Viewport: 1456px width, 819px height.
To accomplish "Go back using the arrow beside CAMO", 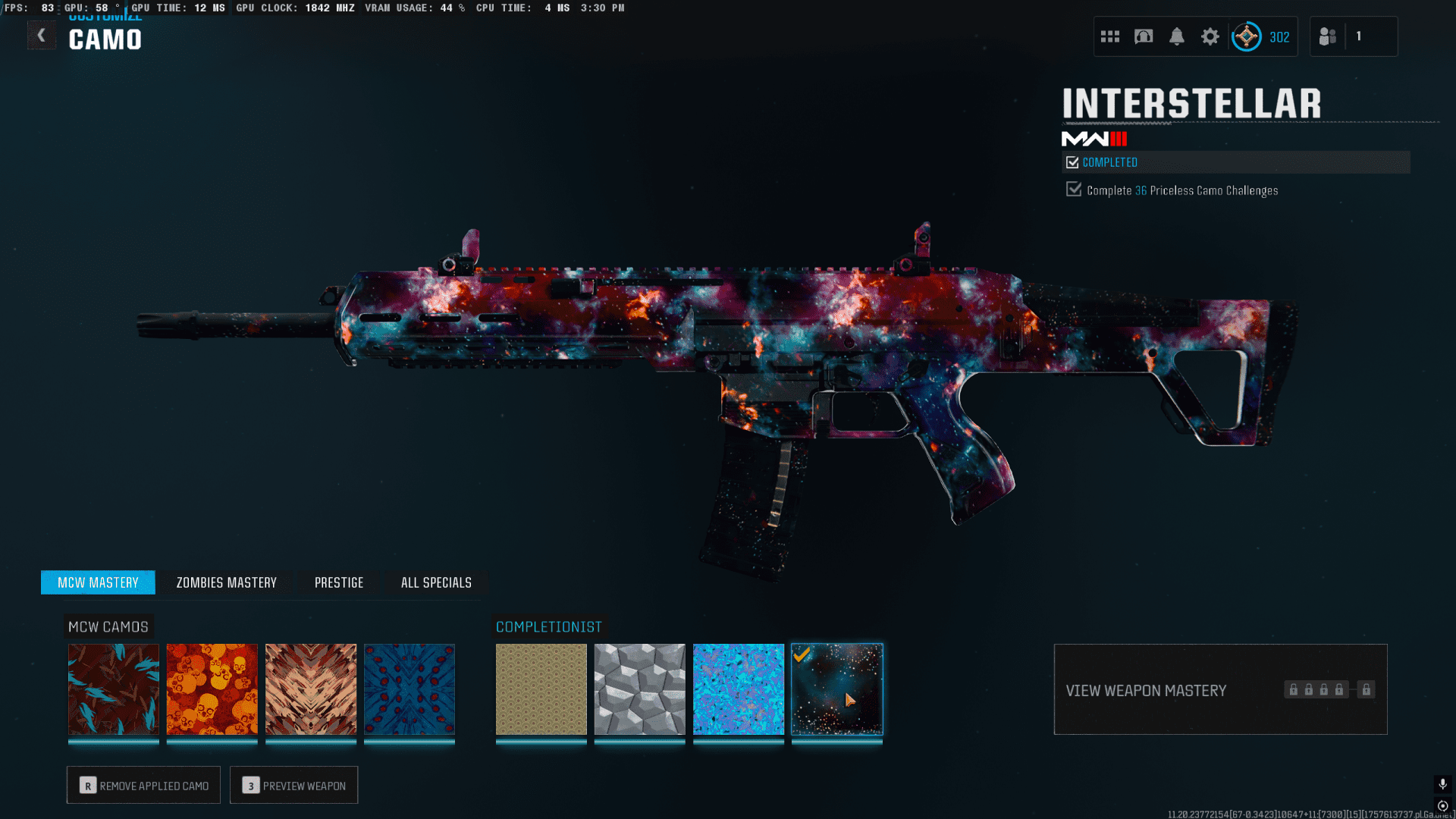I will point(42,35).
